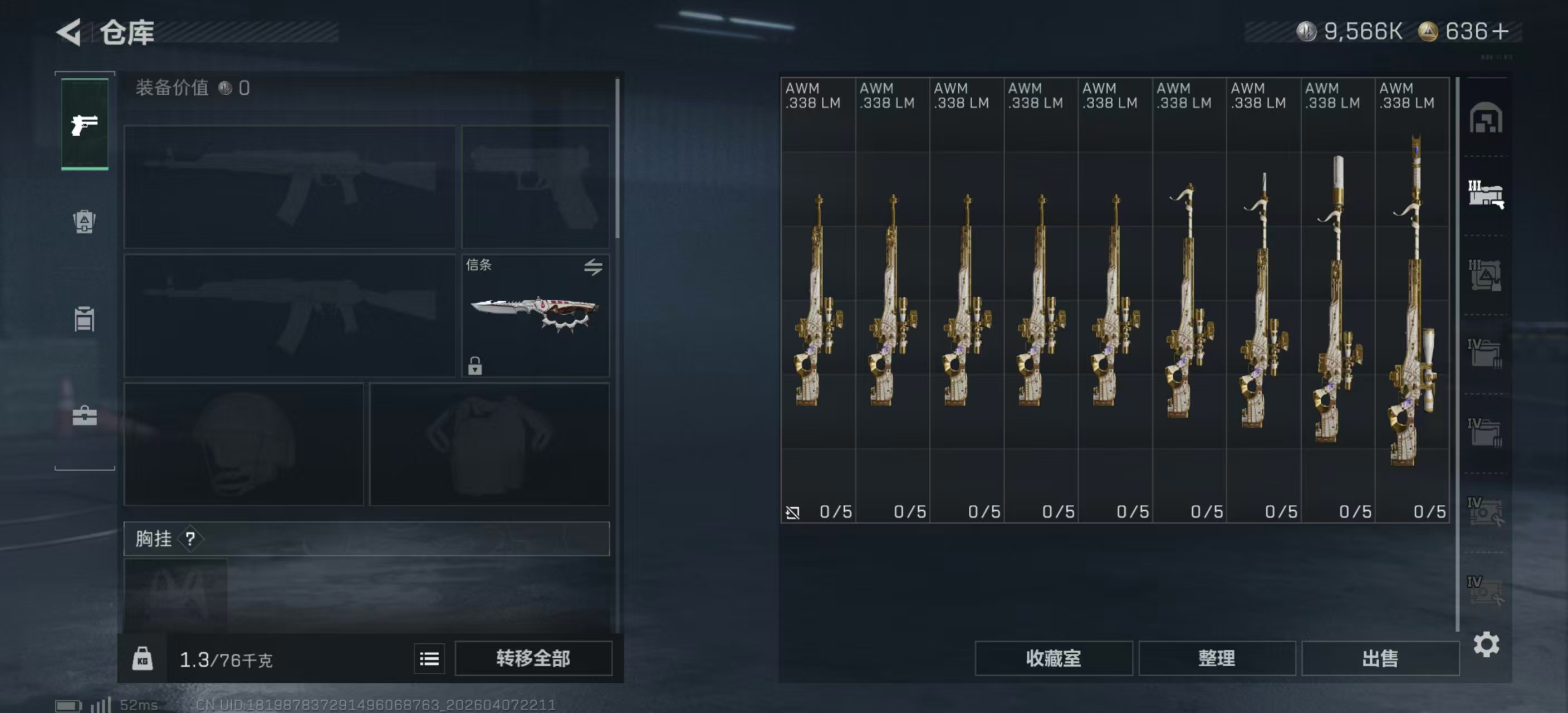Image resolution: width=1568 pixels, height=713 pixels.
Task: Open the 收藏室 collection room
Action: (x=1053, y=658)
